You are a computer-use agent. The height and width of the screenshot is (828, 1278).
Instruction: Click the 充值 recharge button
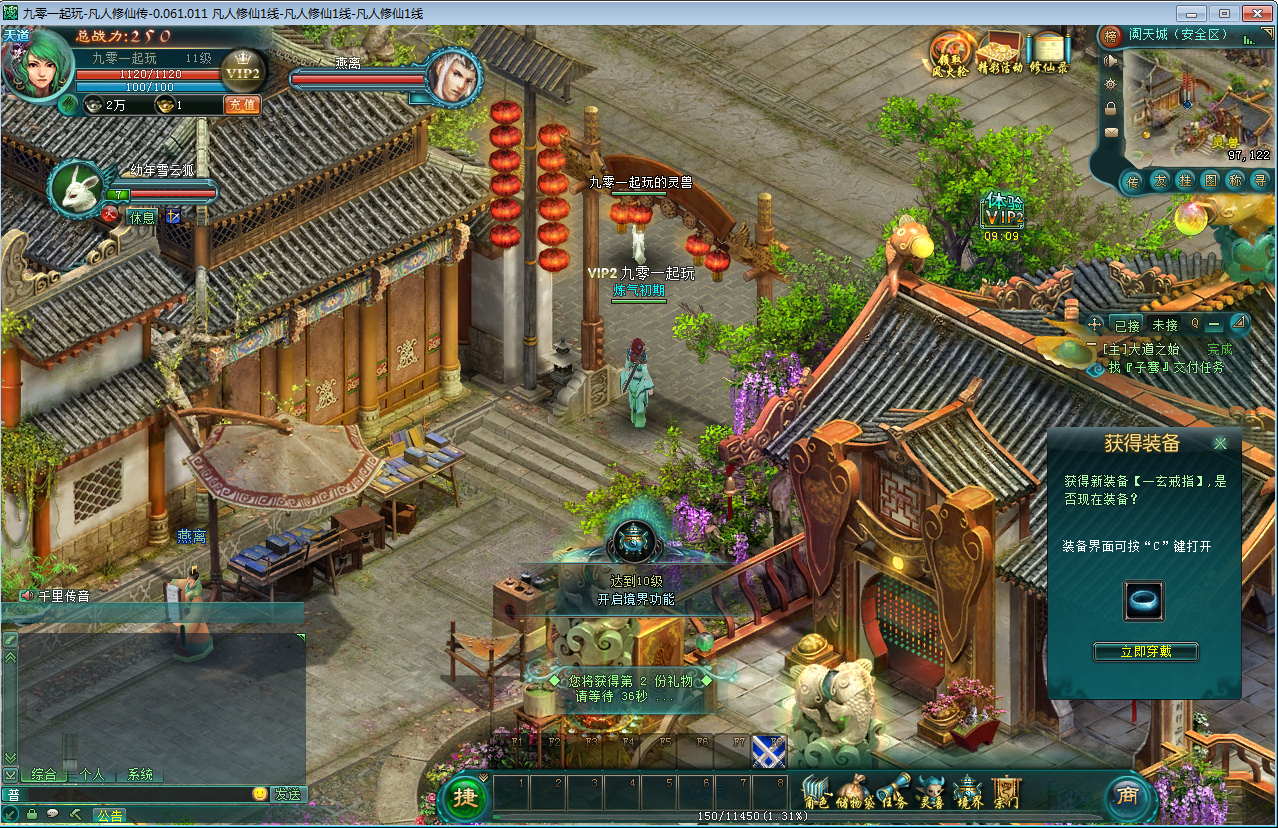point(241,104)
